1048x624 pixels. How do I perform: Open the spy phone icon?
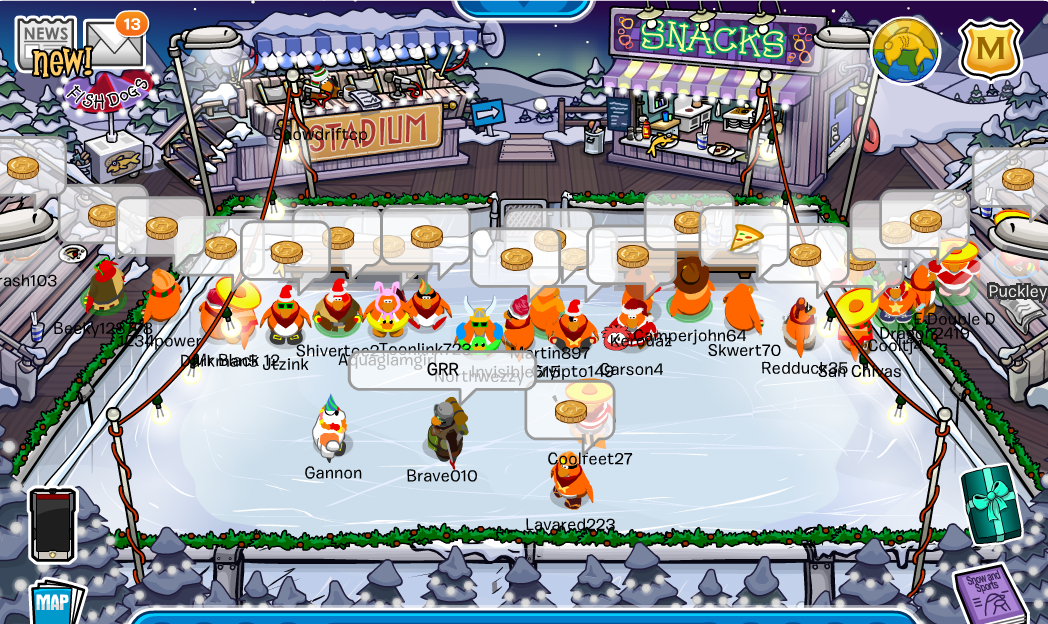[53, 524]
